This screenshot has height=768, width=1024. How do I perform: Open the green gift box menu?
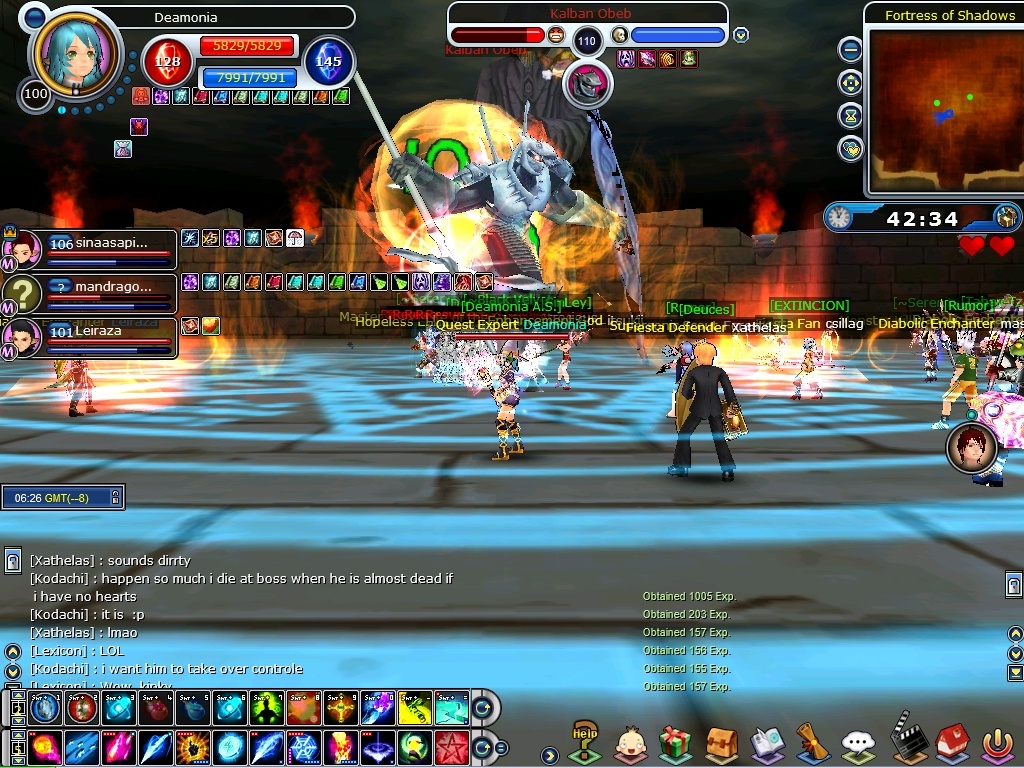pos(676,744)
